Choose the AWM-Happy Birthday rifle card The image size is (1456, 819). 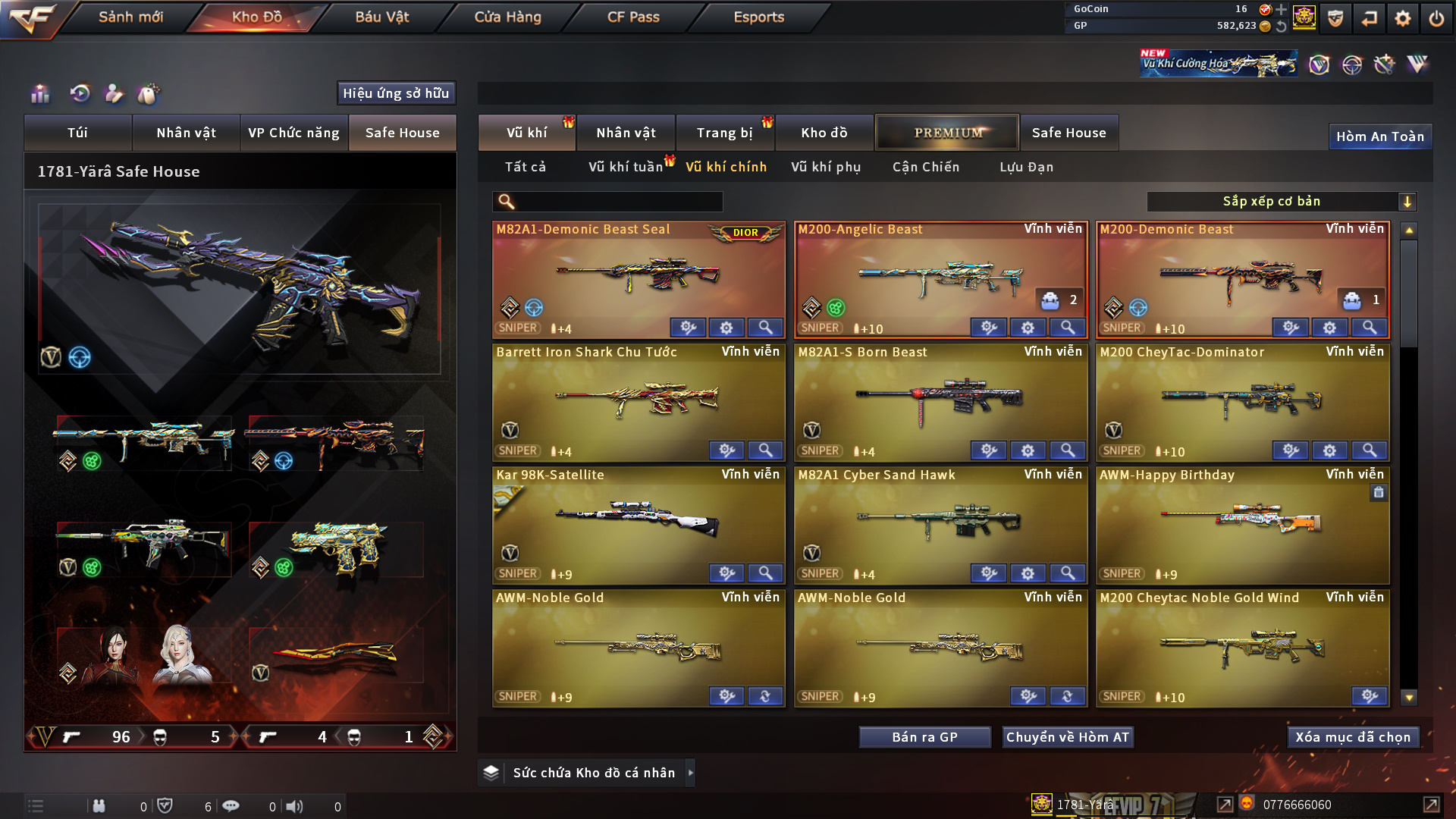pyautogui.click(x=1242, y=523)
